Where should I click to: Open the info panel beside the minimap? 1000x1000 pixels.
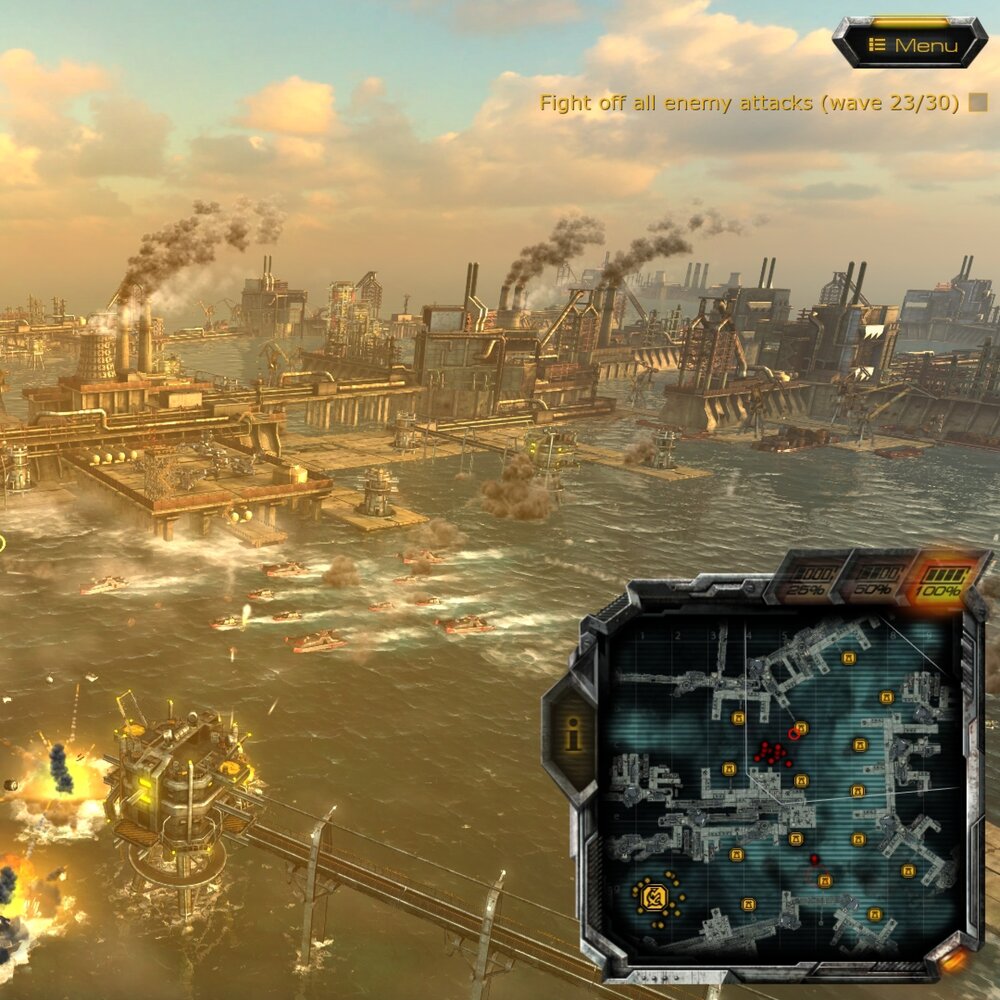click(x=572, y=736)
